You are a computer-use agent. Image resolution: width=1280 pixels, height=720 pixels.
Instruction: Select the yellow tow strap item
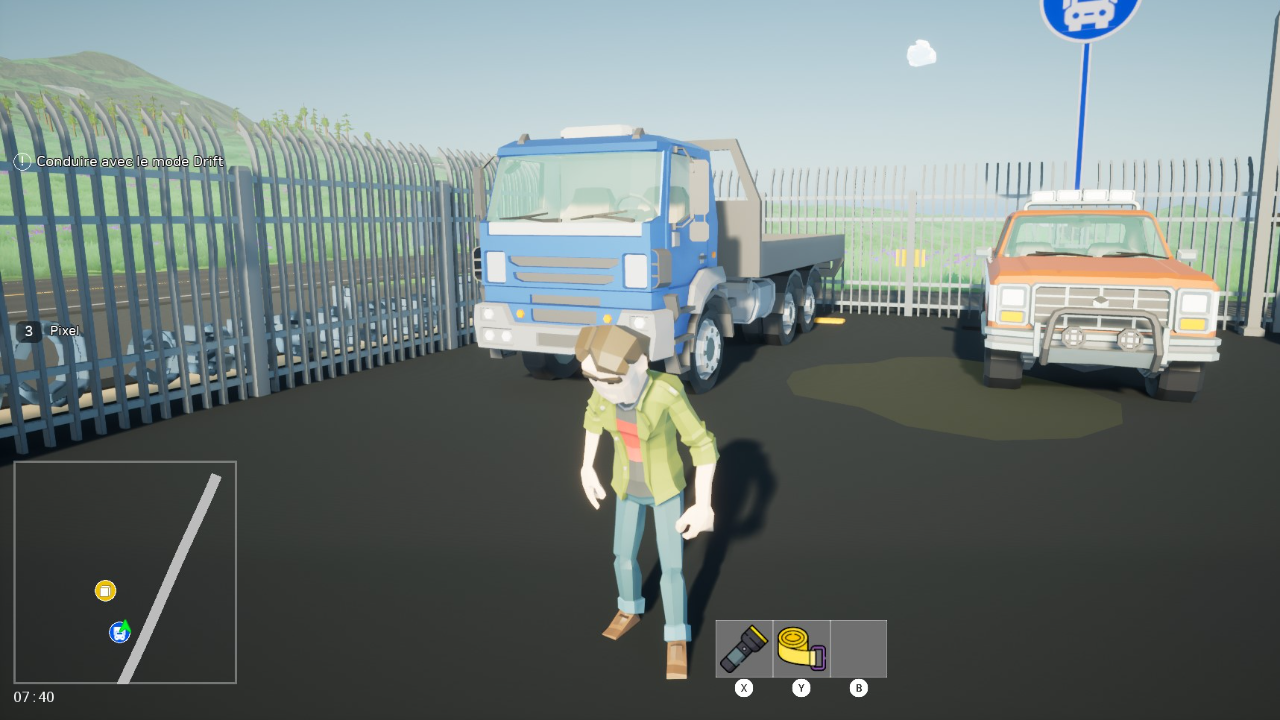click(800, 648)
